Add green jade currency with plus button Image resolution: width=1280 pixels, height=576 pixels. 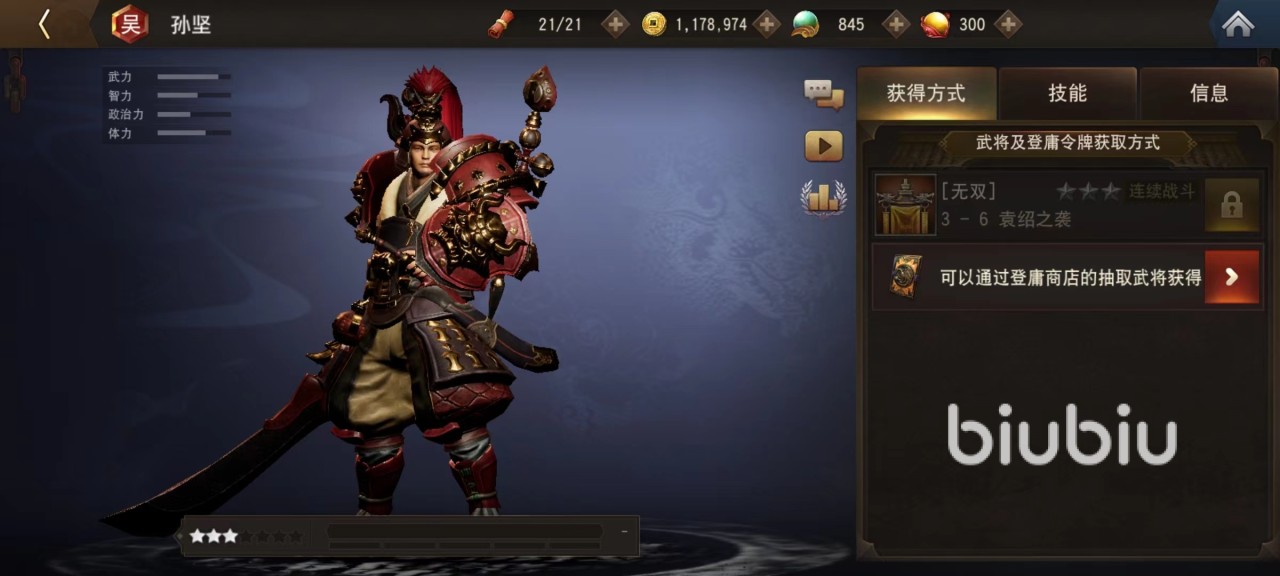click(x=896, y=24)
